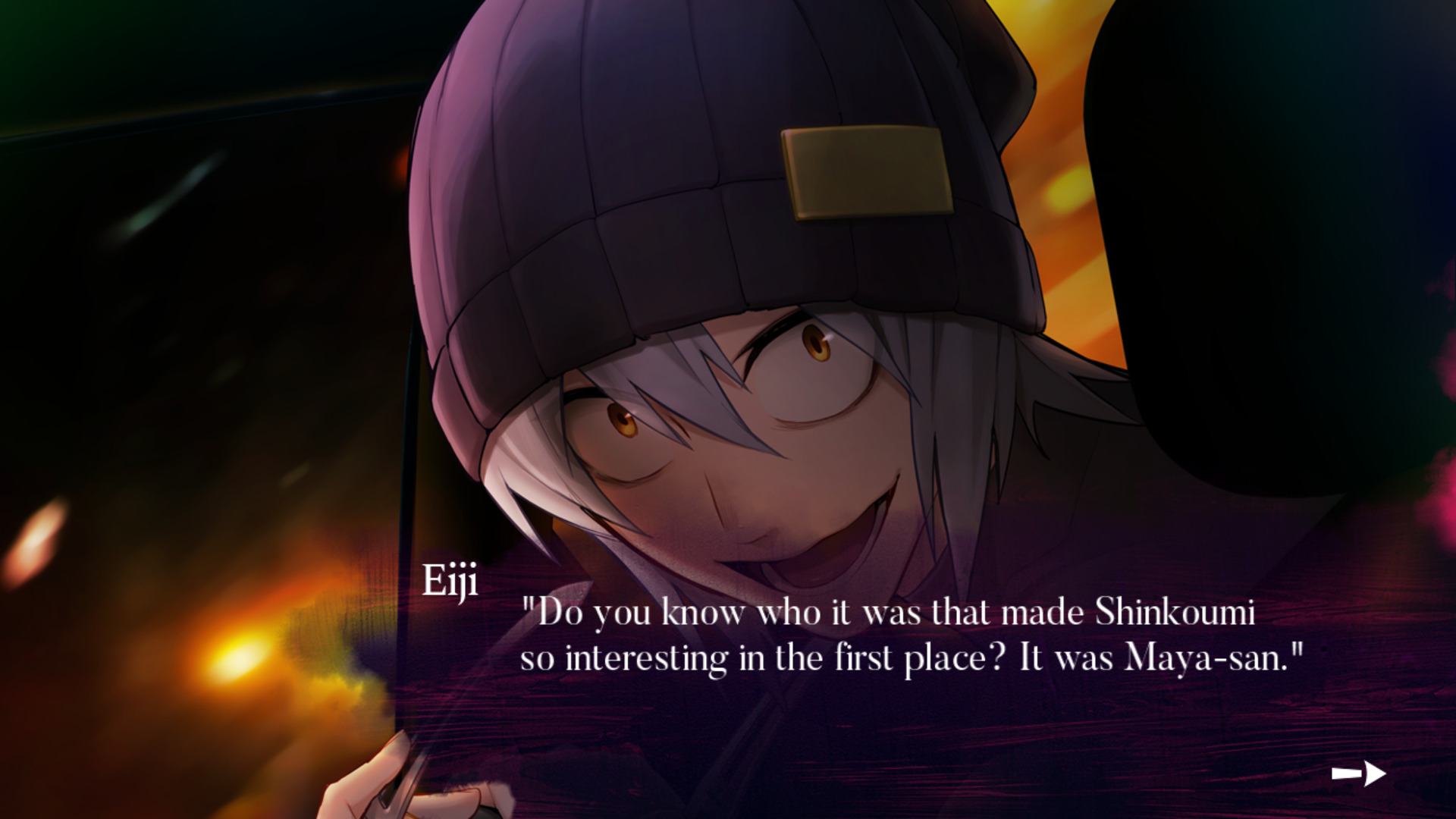Image resolution: width=1456 pixels, height=819 pixels.
Task: Advance dialogue with the white arrow
Action: tap(1358, 773)
